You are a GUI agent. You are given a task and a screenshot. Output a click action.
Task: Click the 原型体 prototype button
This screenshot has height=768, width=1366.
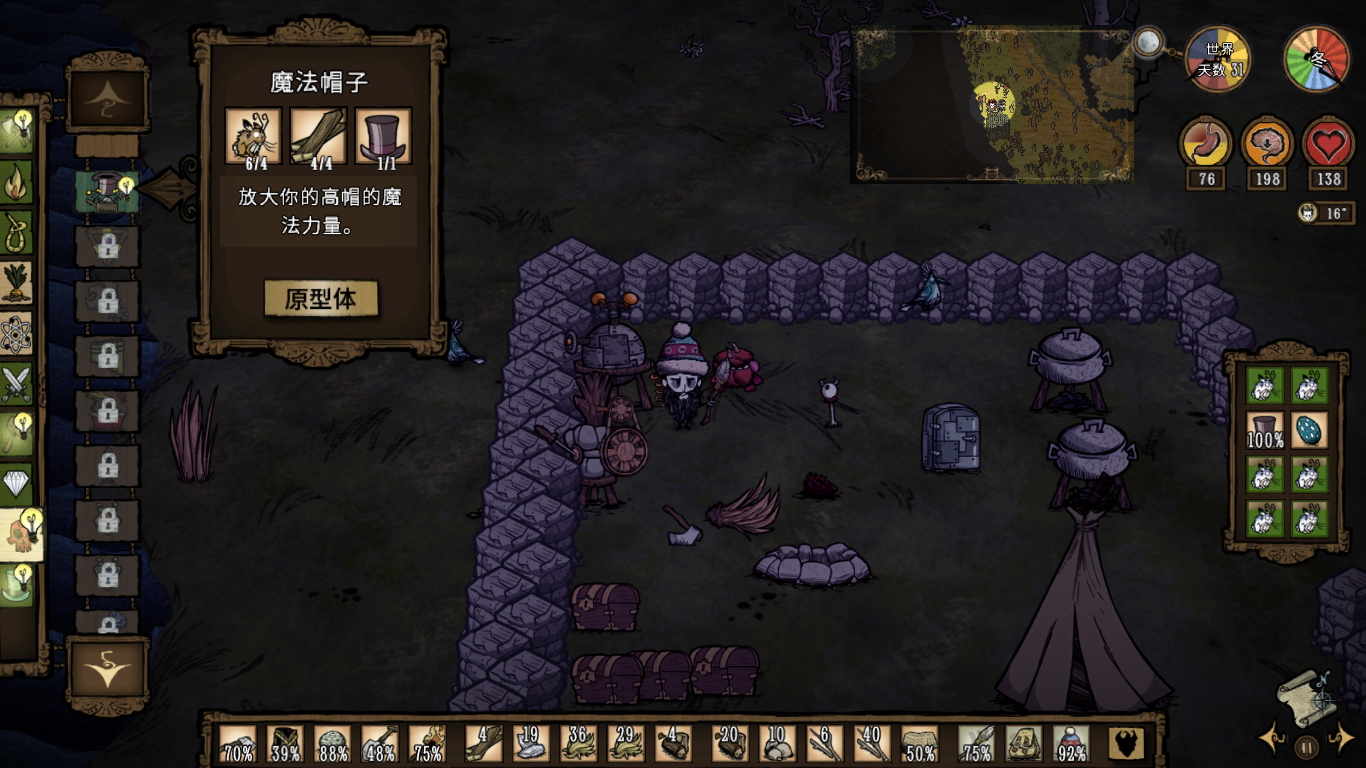click(x=321, y=299)
